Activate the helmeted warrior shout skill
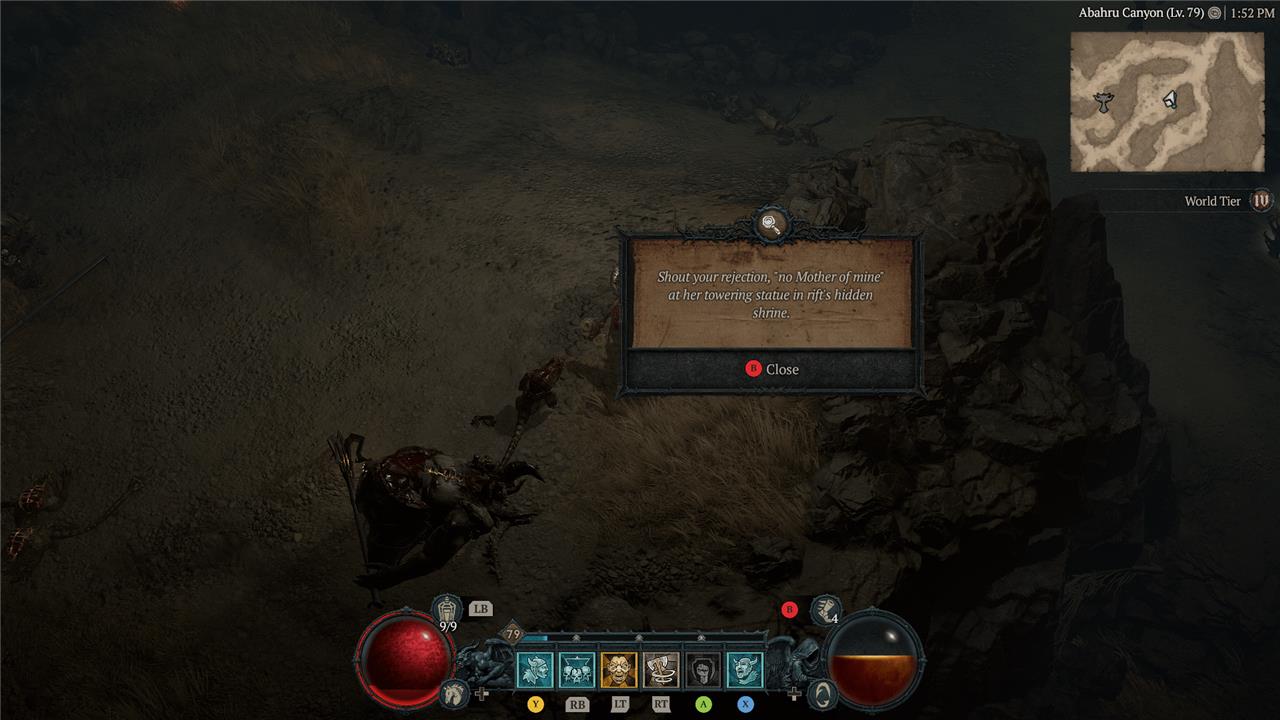The image size is (1280, 720). [535, 670]
